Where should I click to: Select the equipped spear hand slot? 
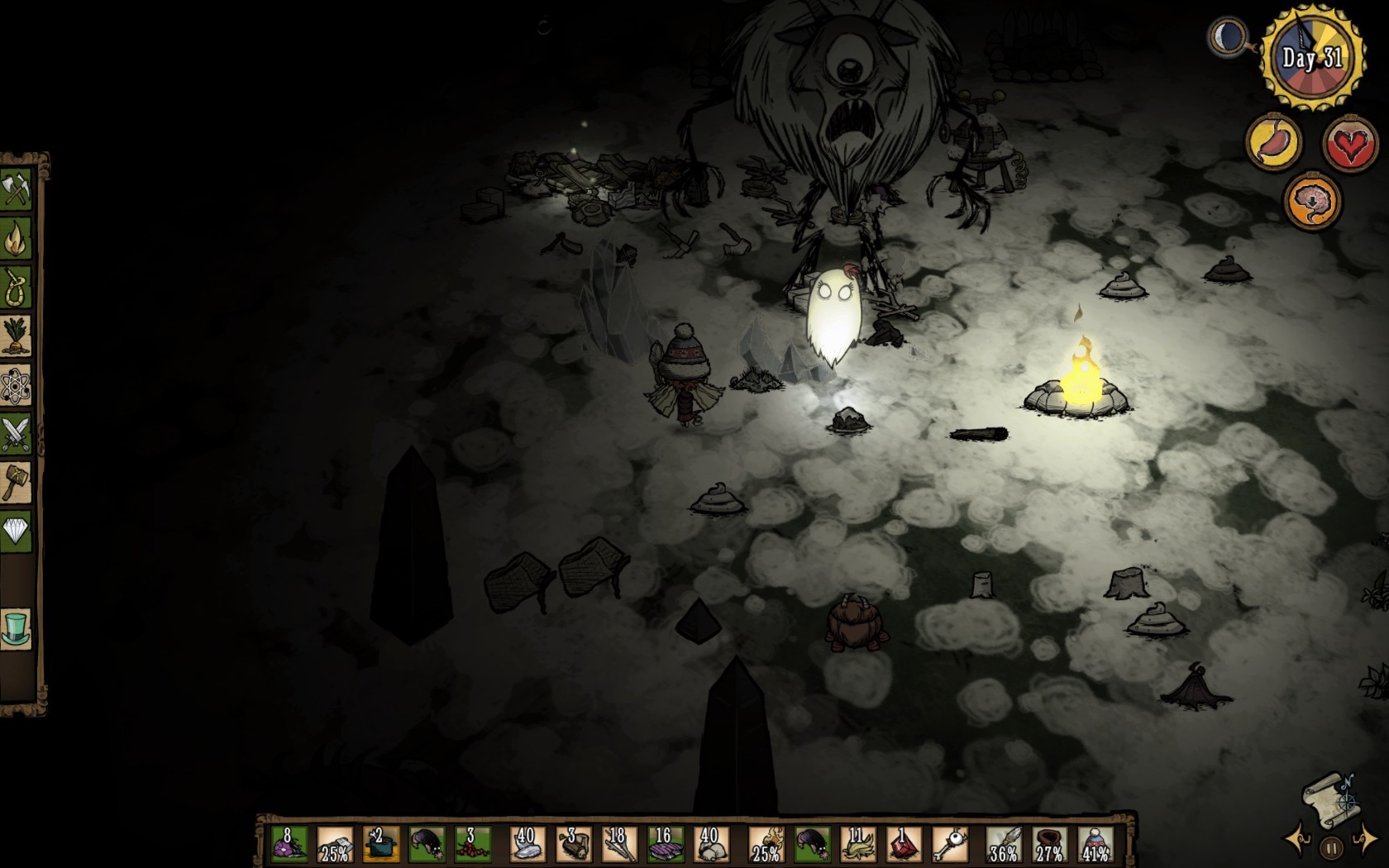[x=1004, y=845]
